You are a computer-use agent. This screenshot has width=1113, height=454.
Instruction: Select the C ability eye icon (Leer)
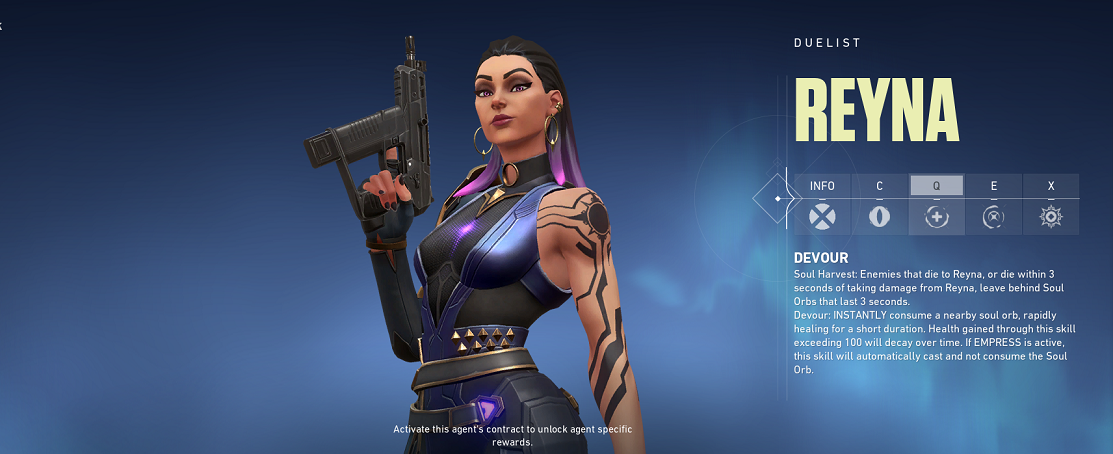pyautogui.click(x=879, y=217)
